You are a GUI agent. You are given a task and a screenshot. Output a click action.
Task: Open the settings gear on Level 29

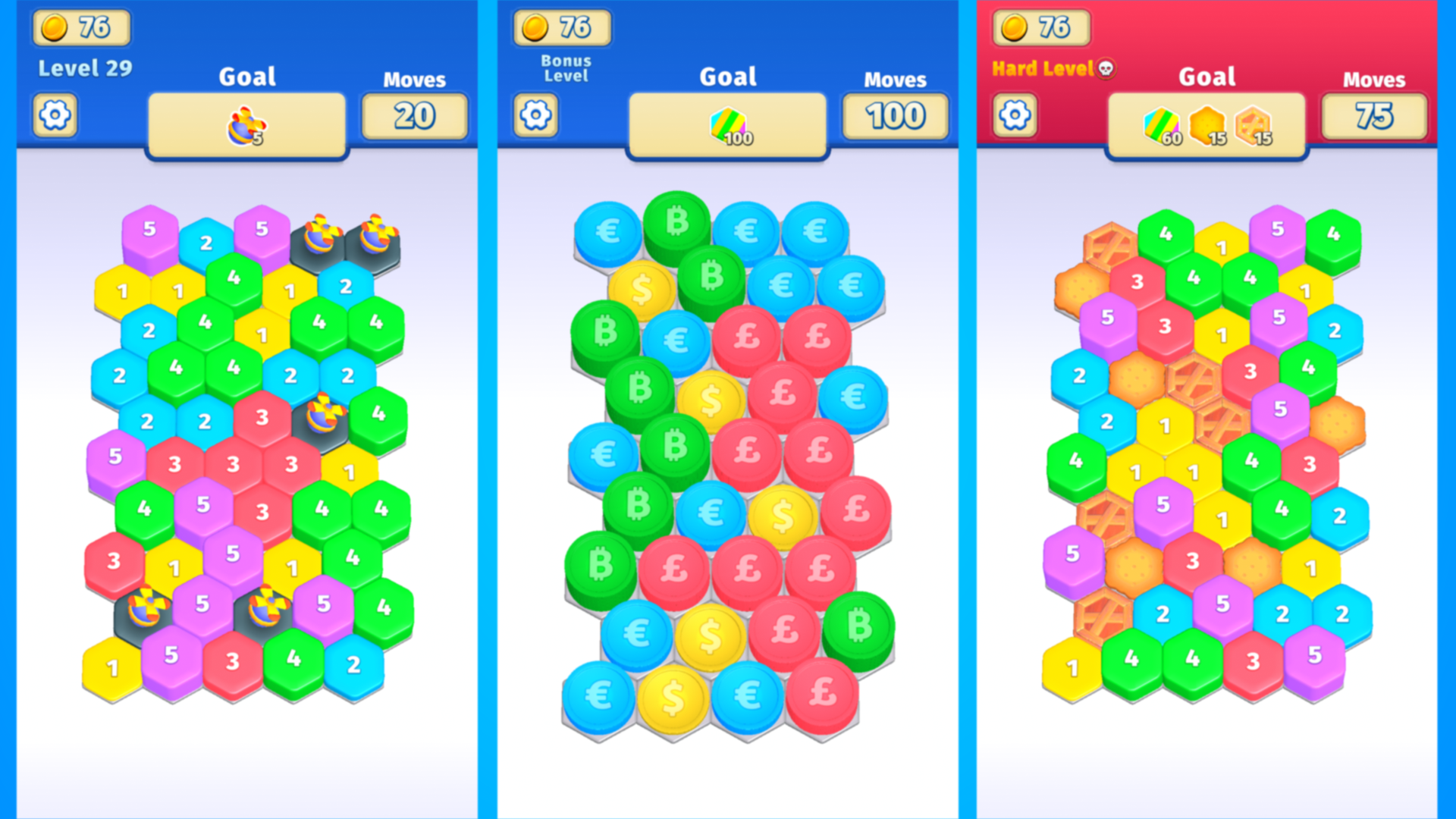click(54, 115)
